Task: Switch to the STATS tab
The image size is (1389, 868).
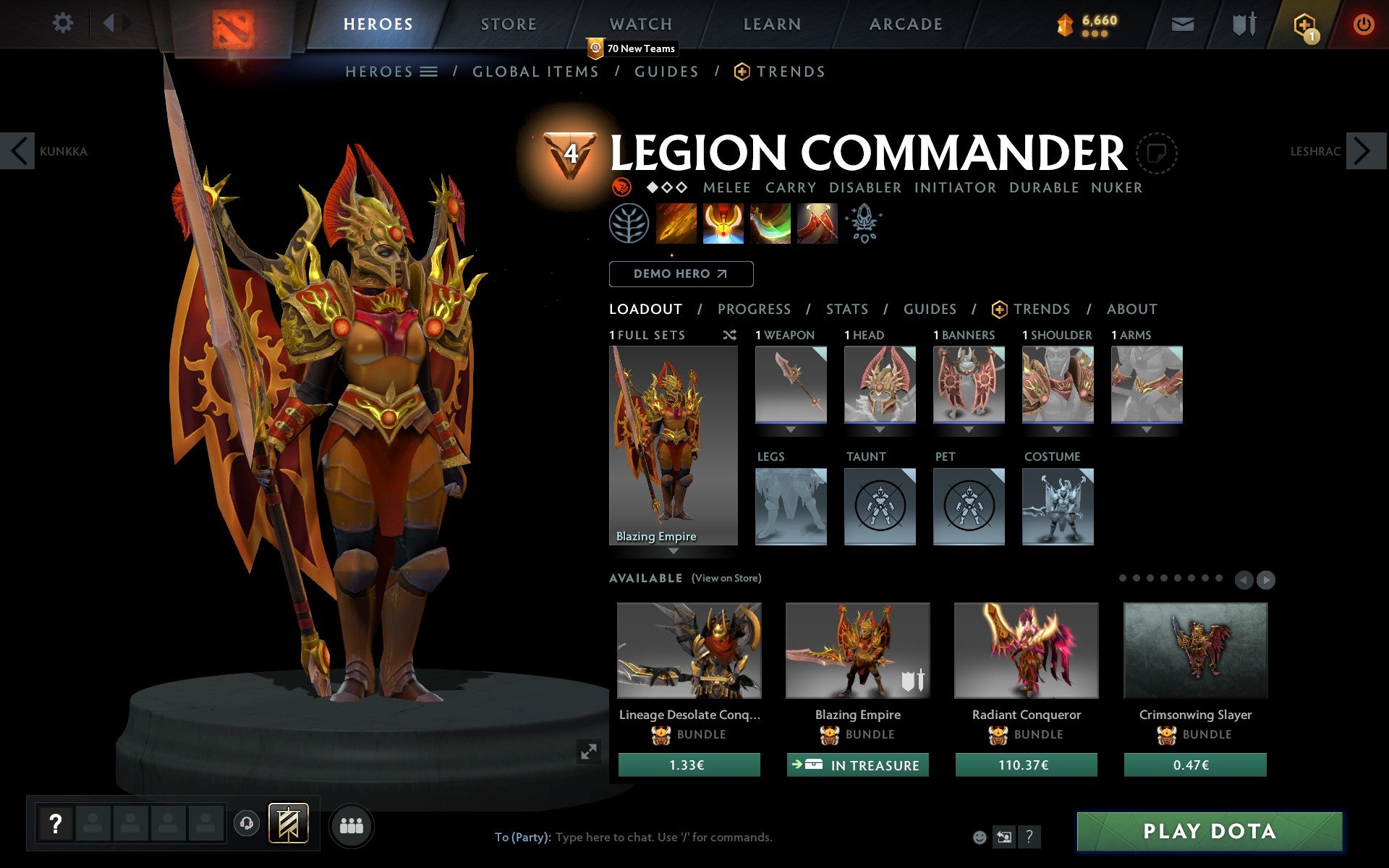Action: [x=846, y=309]
